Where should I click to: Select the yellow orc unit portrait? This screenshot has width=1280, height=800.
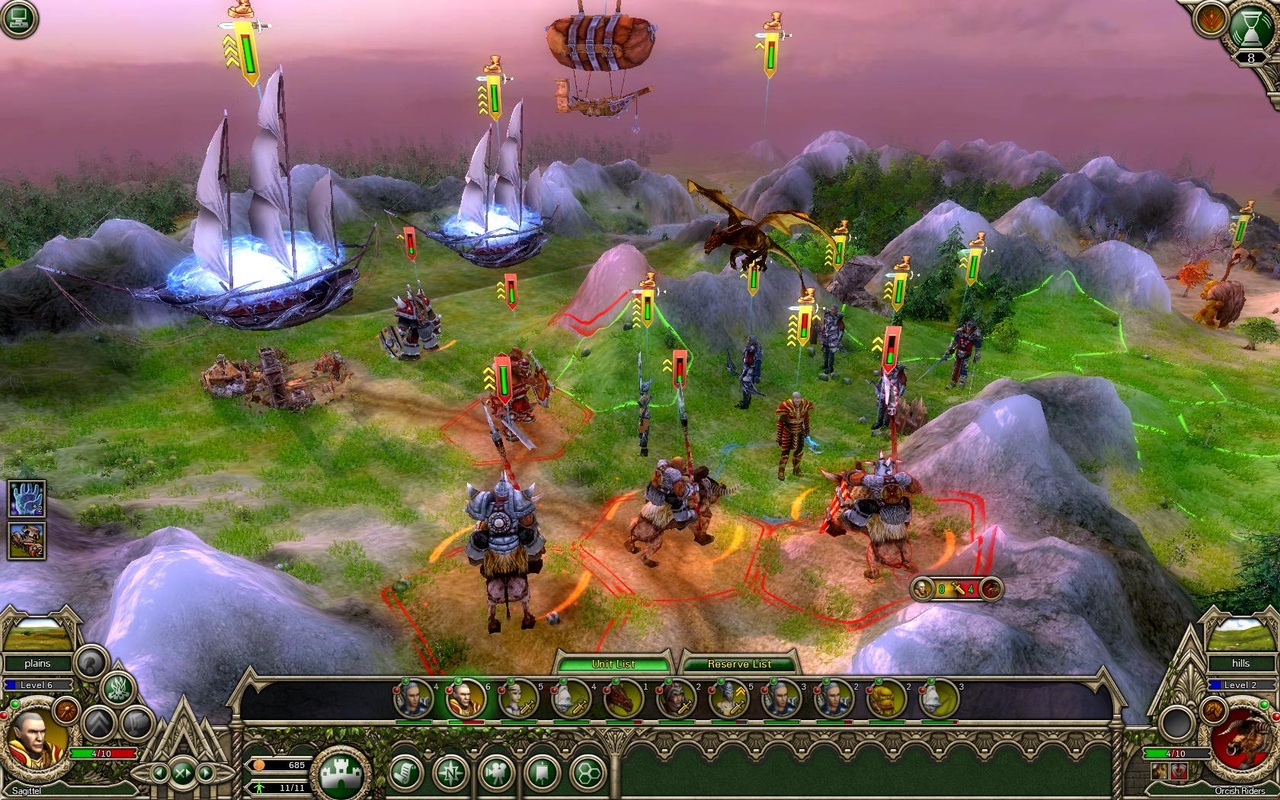click(886, 699)
